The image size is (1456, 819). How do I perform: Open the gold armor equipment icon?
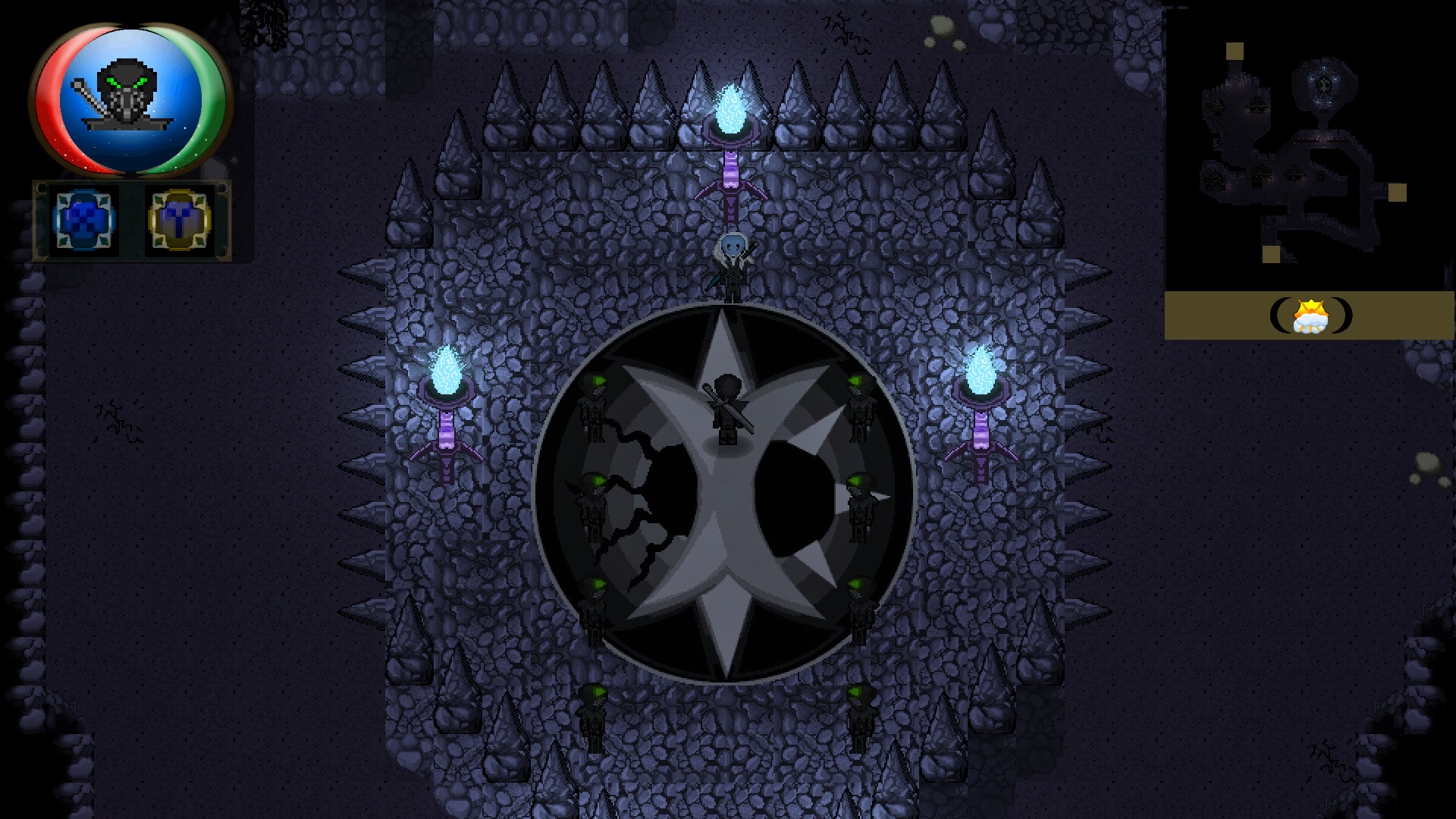click(x=180, y=221)
